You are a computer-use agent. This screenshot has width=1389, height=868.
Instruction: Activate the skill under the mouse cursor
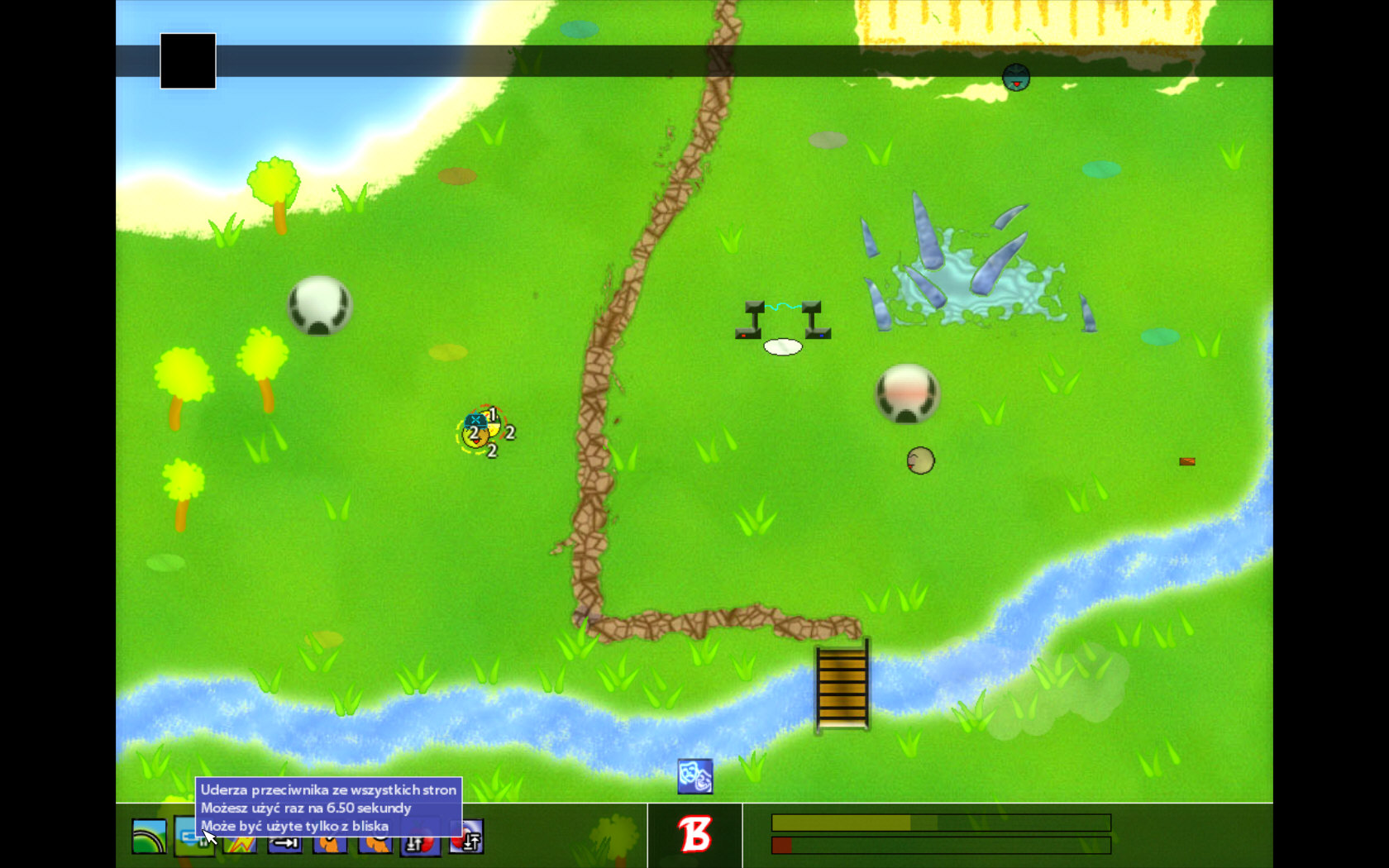click(x=192, y=837)
